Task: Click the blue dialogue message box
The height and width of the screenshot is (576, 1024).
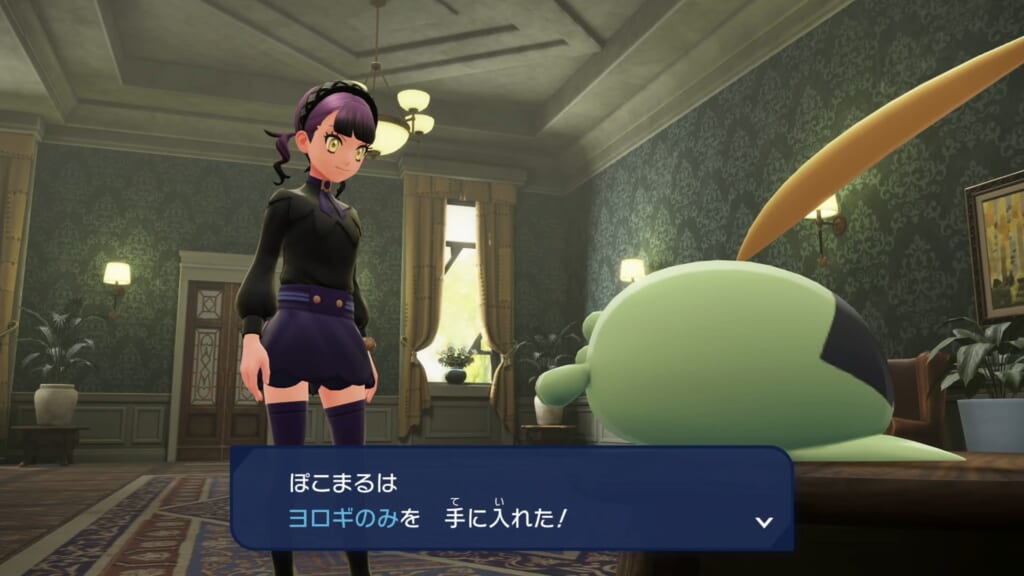Action: [512, 498]
